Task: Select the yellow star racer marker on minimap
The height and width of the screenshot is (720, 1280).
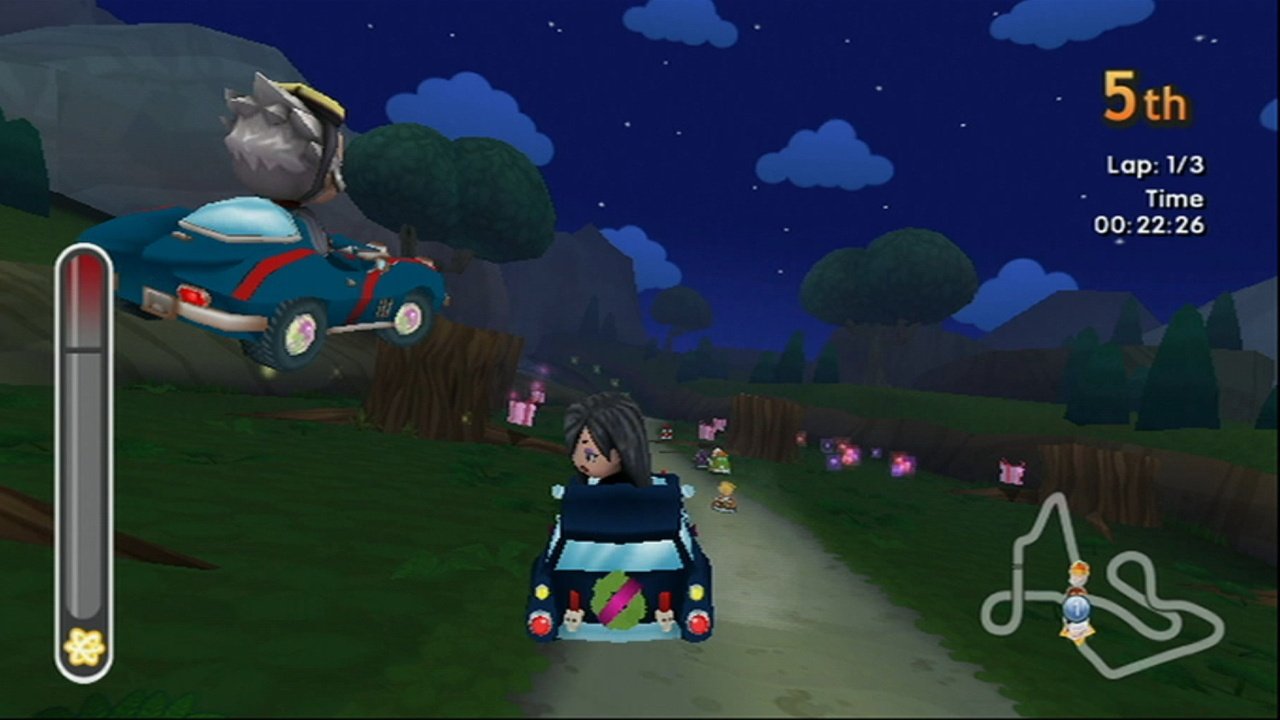Action: click(1077, 633)
